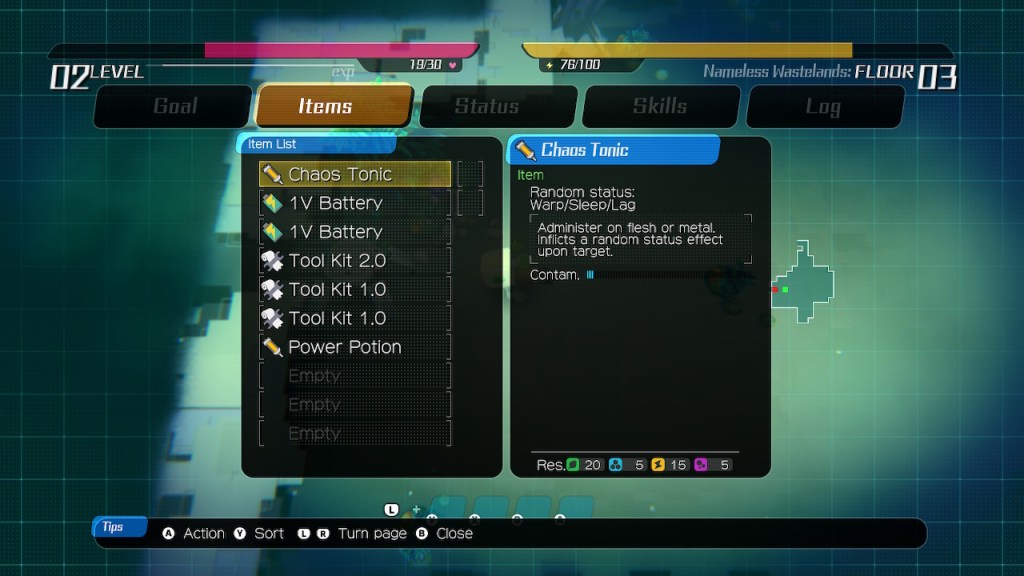Open the Status tab
Image resolution: width=1024 pixels, height=576 pixels.
pyautogui.click(x=487, y=106)
